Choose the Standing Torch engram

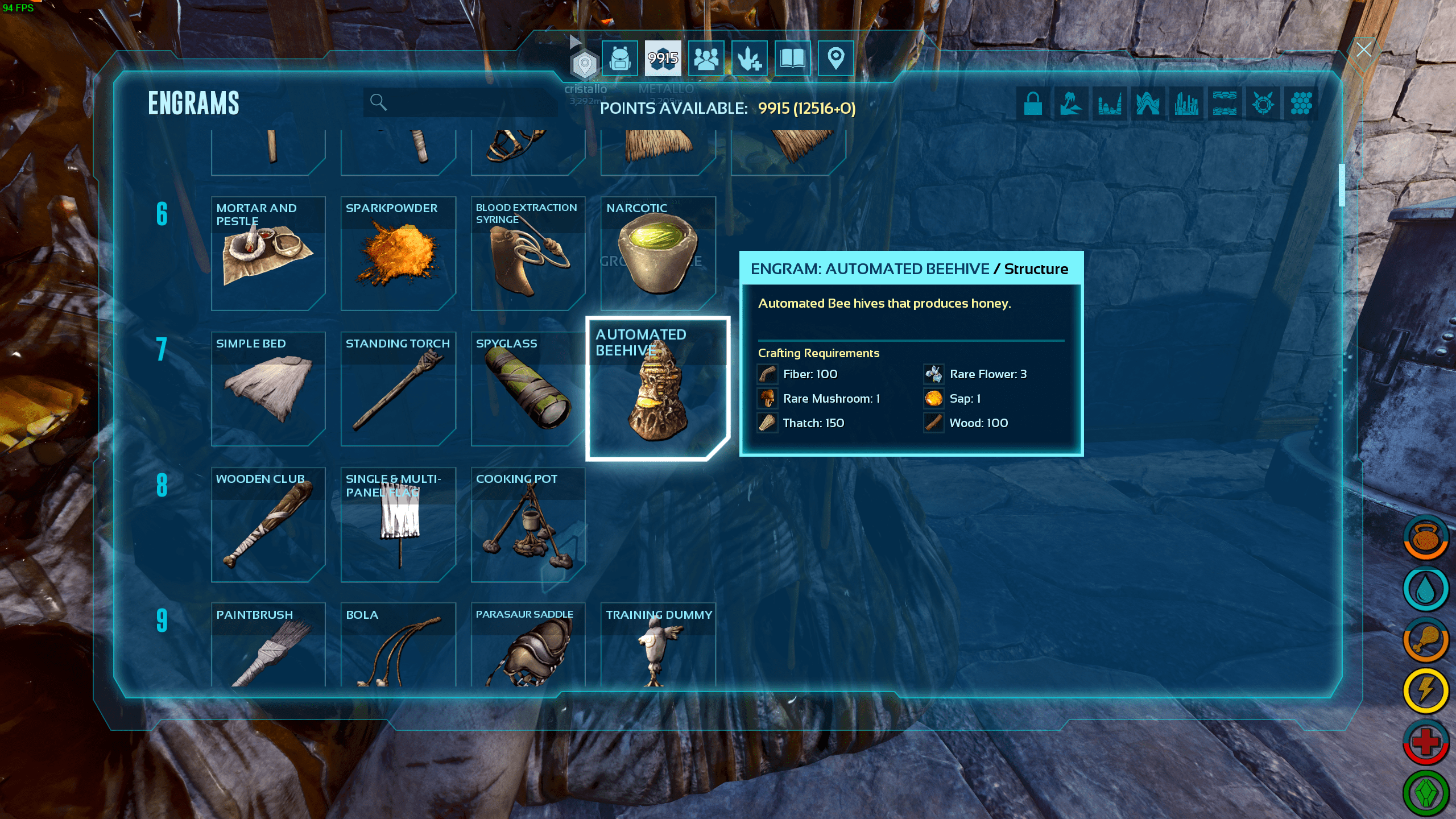[398, 389]
